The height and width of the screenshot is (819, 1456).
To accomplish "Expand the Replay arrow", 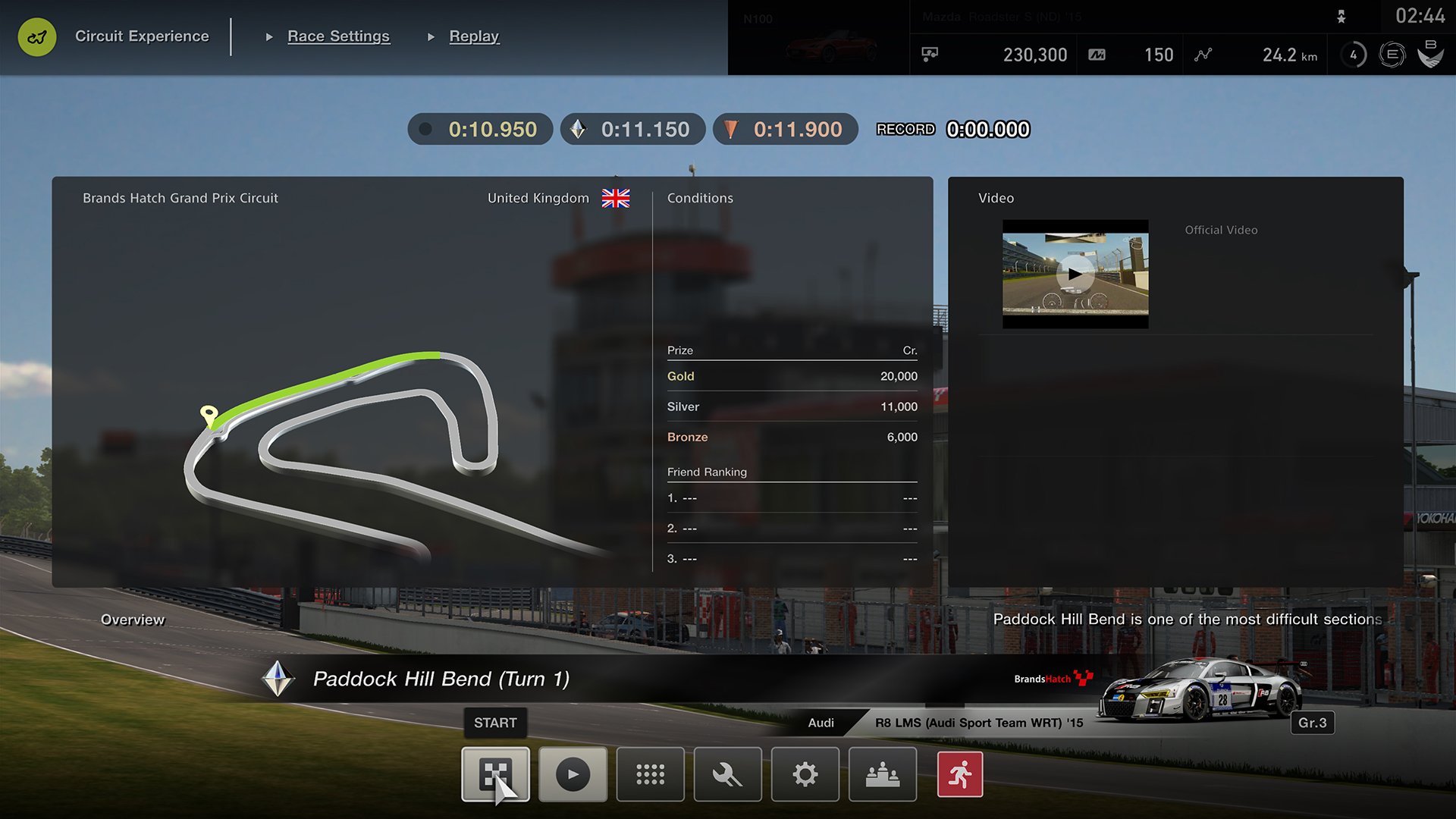I will point(430,36).
